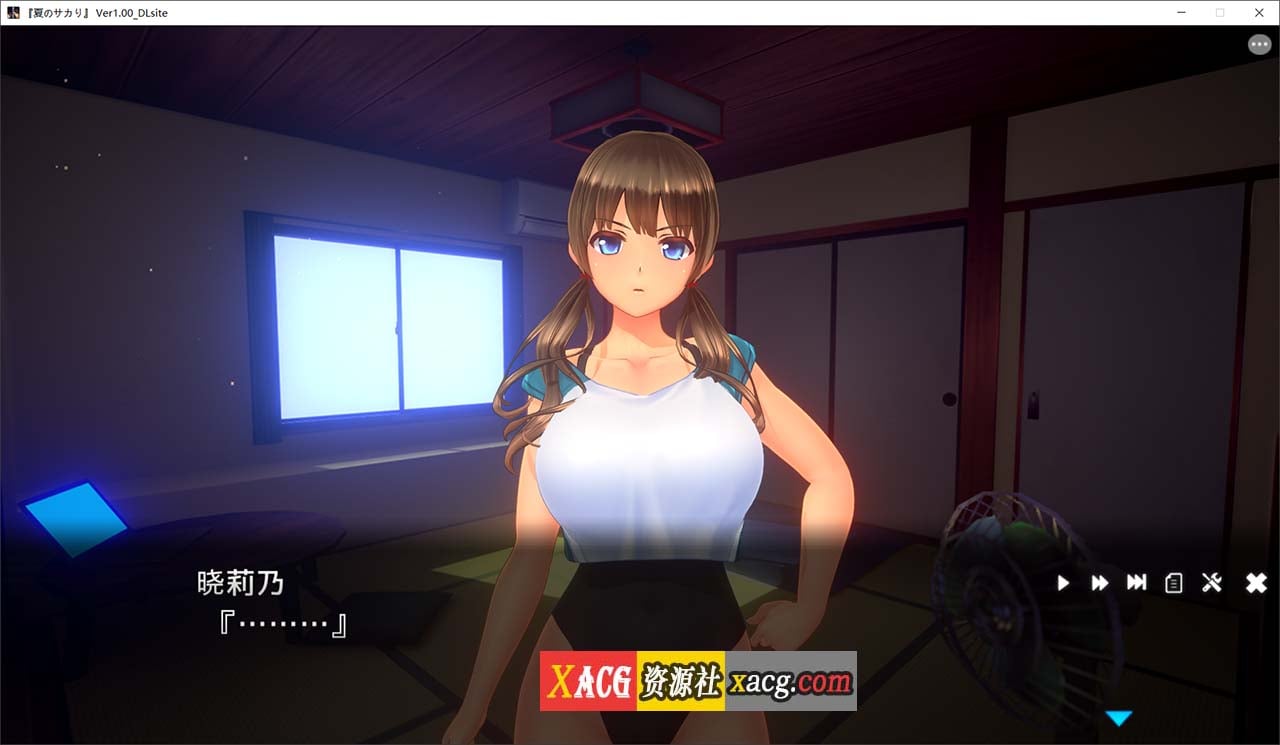
Task: Click the blue triangle to advance dialogue
Action: pyautogui.click(x=1119, y=717)
